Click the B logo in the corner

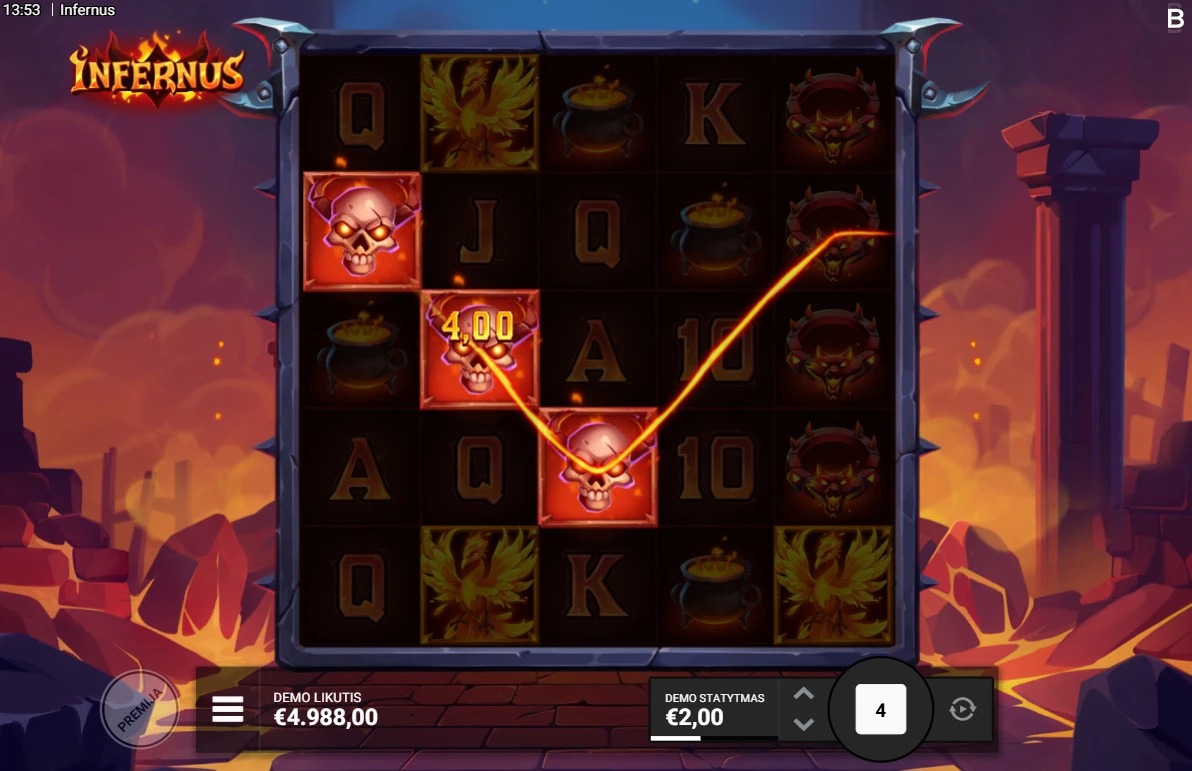(x=1175, y=18)
